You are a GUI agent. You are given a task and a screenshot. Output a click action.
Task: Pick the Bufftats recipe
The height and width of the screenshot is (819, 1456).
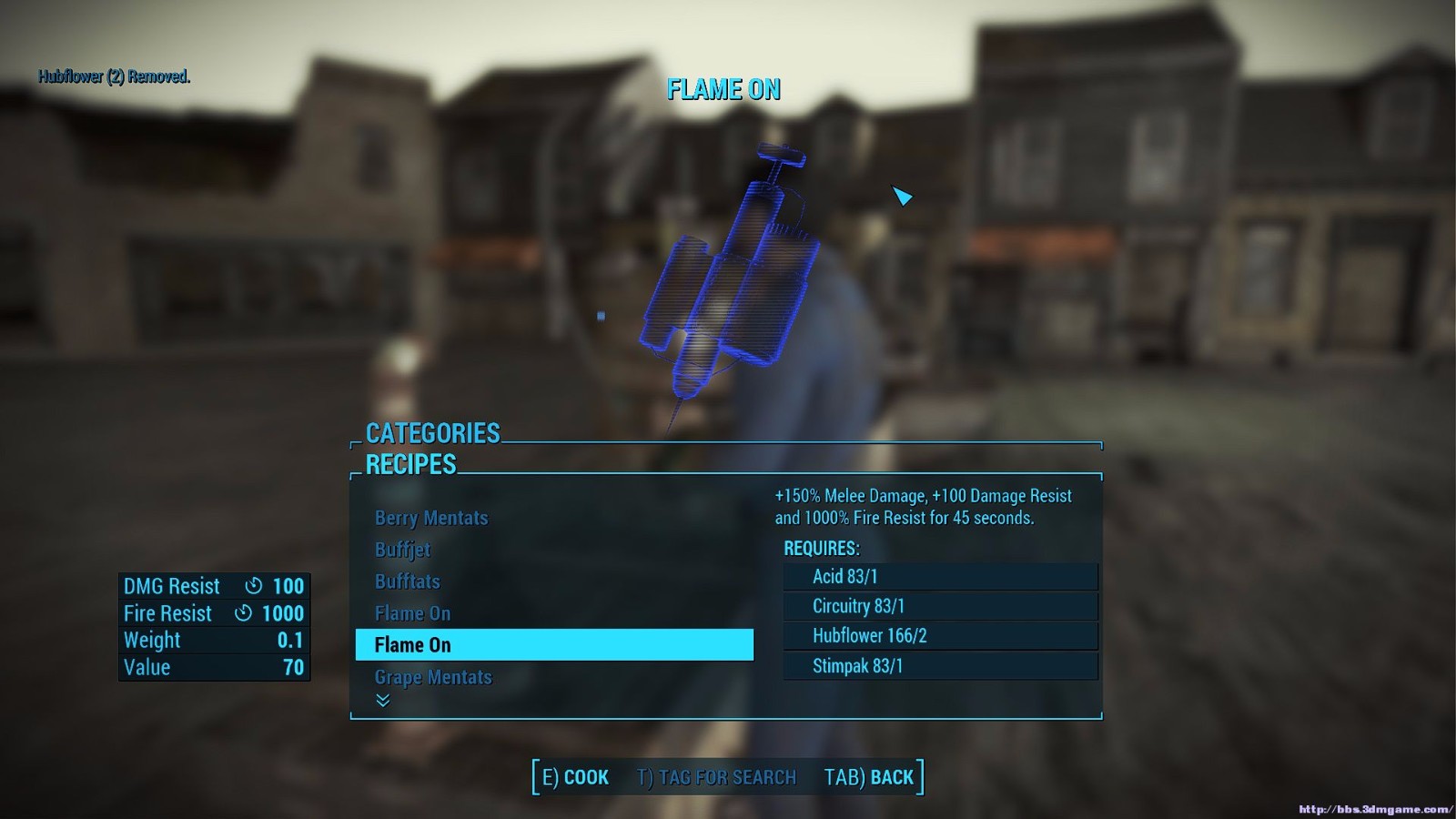(x=408, y=581)
